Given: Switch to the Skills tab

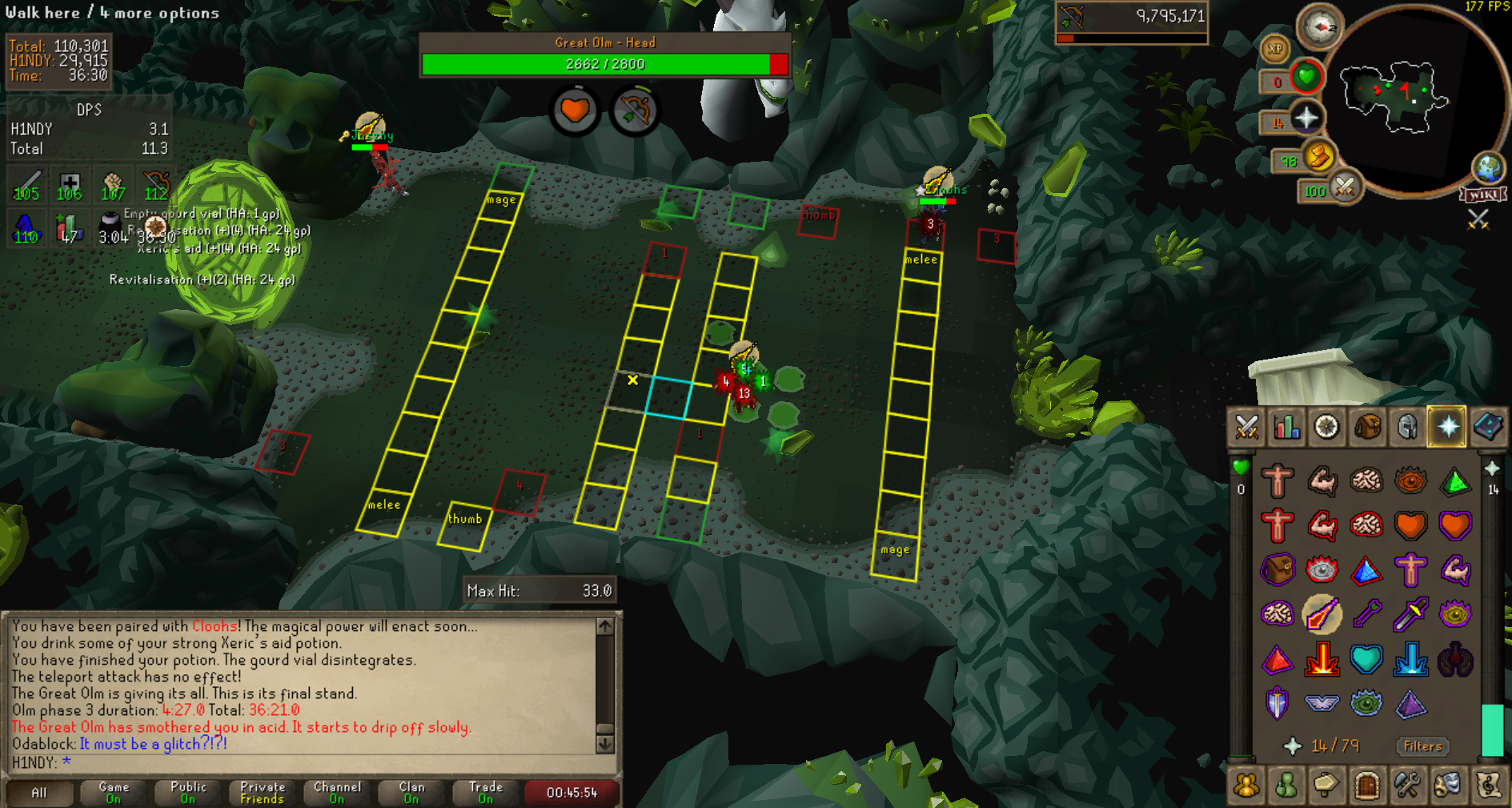Looking at the screenshot, I should (1286, 427).
